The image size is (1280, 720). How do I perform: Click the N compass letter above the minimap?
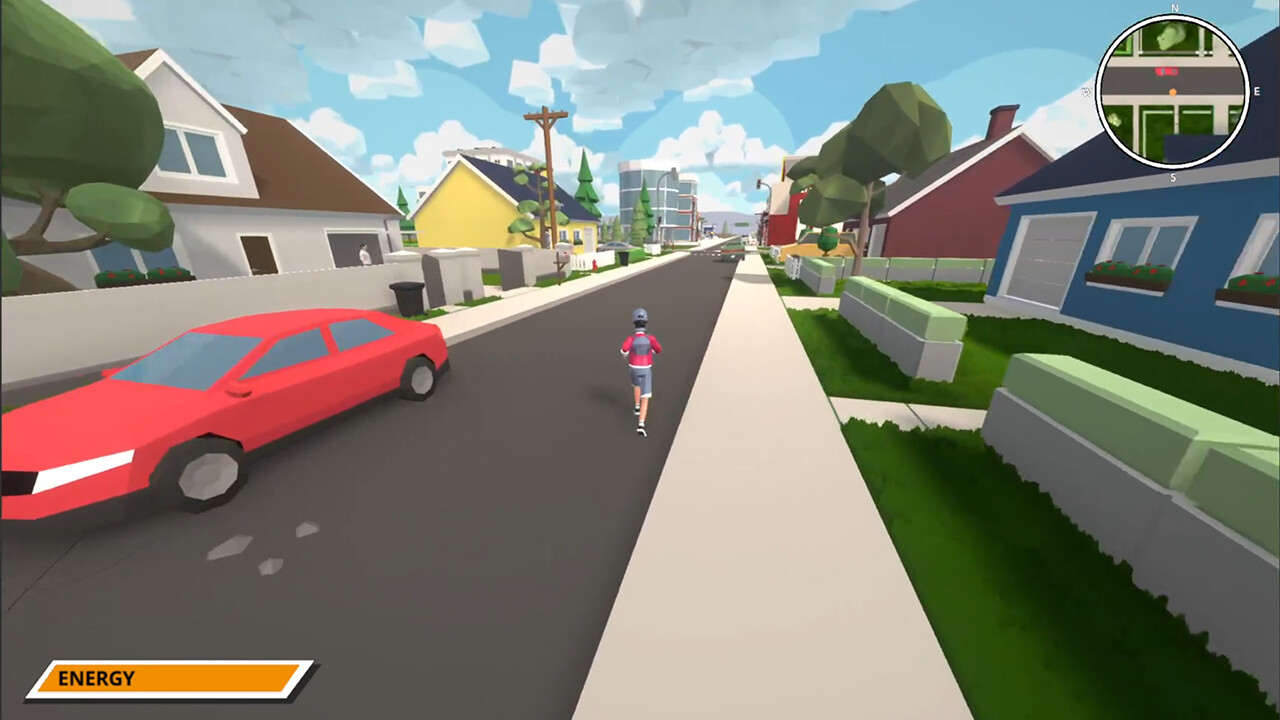1173,9
